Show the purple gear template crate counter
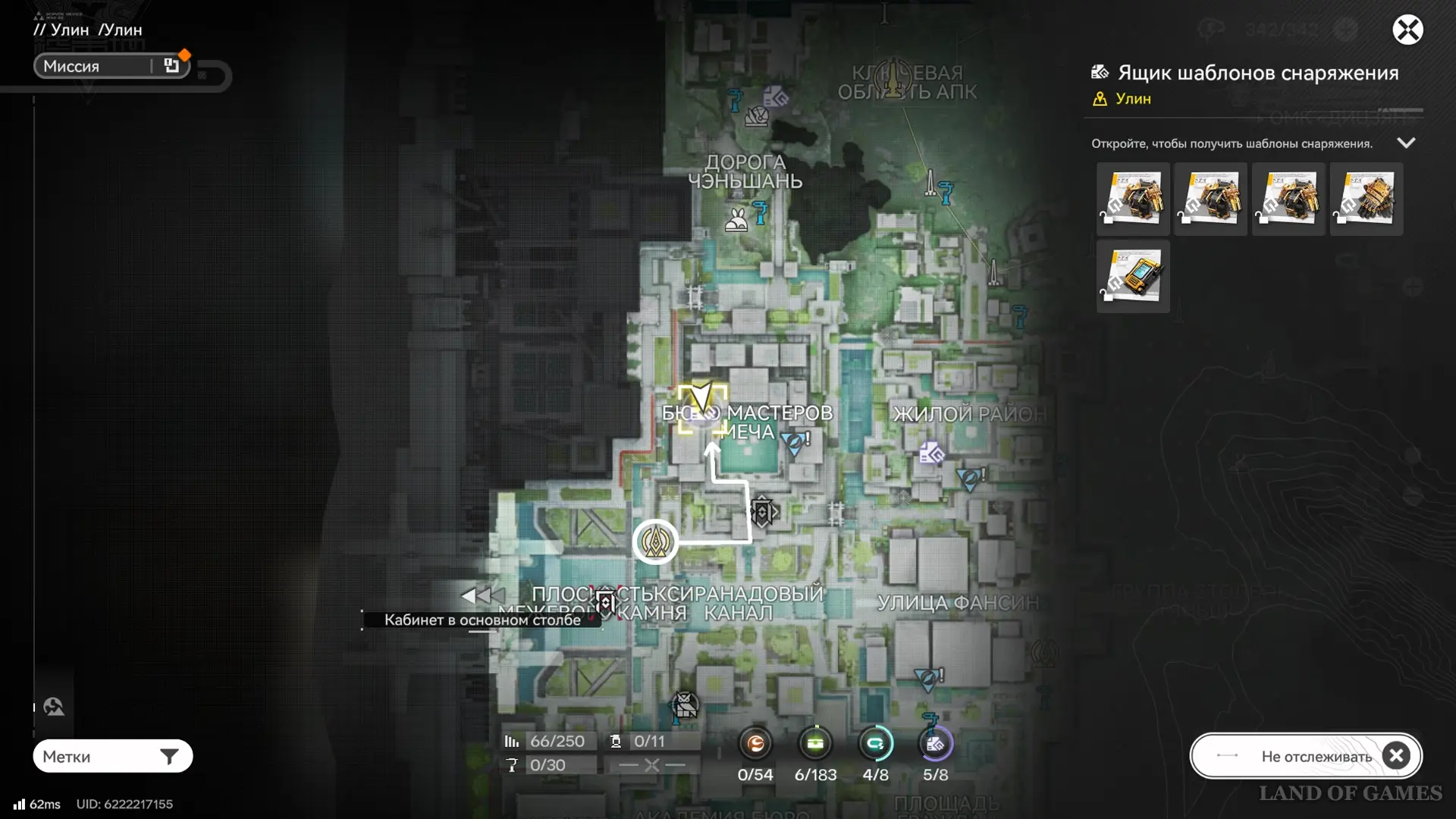This screenshot has height=819, width=1456. (x=935, y=745)
